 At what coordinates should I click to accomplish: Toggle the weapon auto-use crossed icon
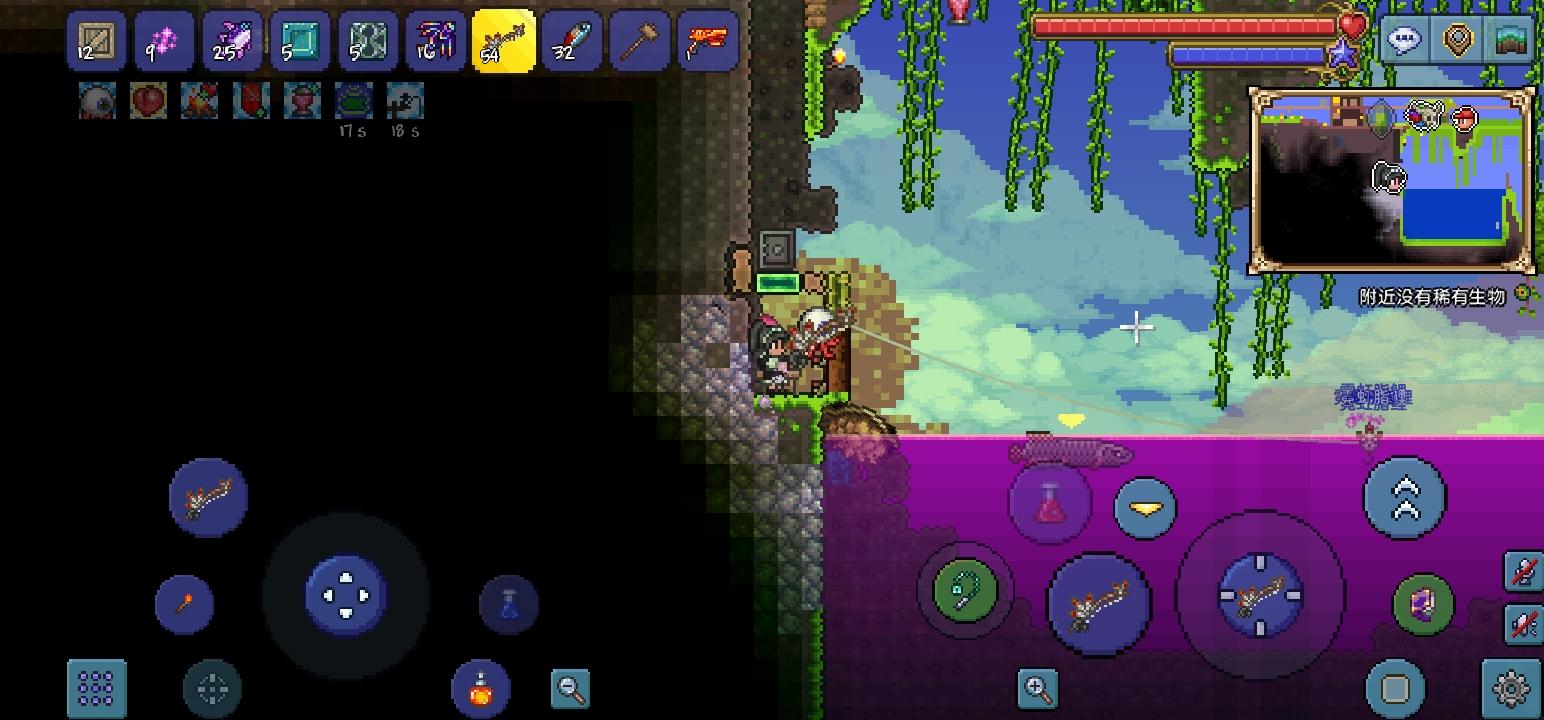[x=1523, y=624]
